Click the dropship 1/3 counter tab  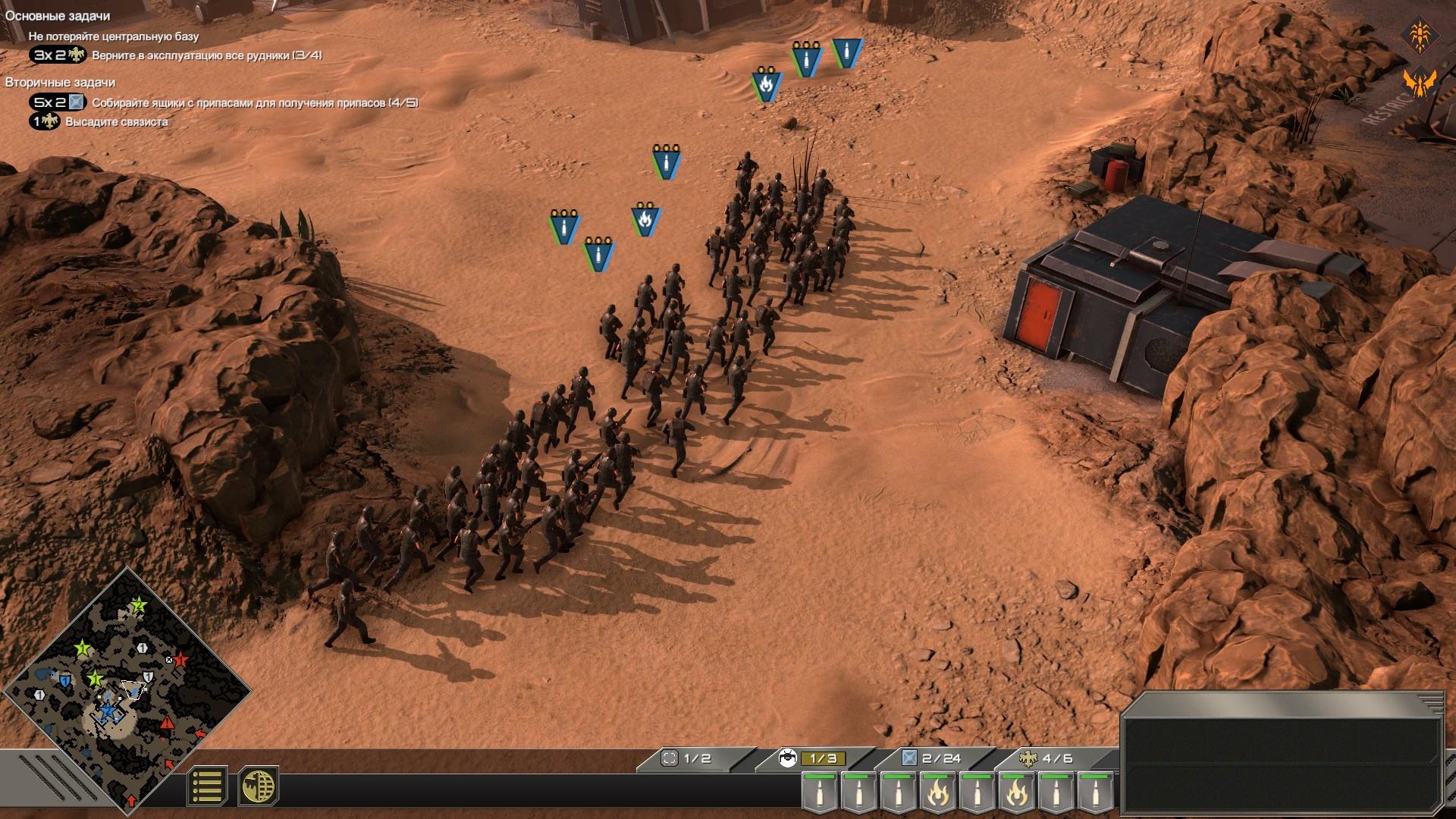[x=812, y=758]
